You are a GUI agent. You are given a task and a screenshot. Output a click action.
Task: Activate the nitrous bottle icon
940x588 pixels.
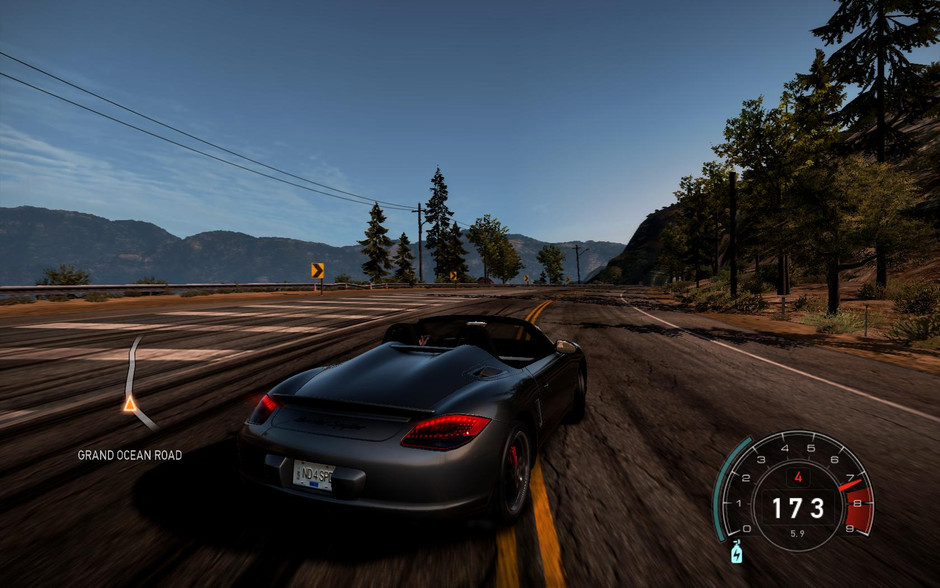(737, 552)
